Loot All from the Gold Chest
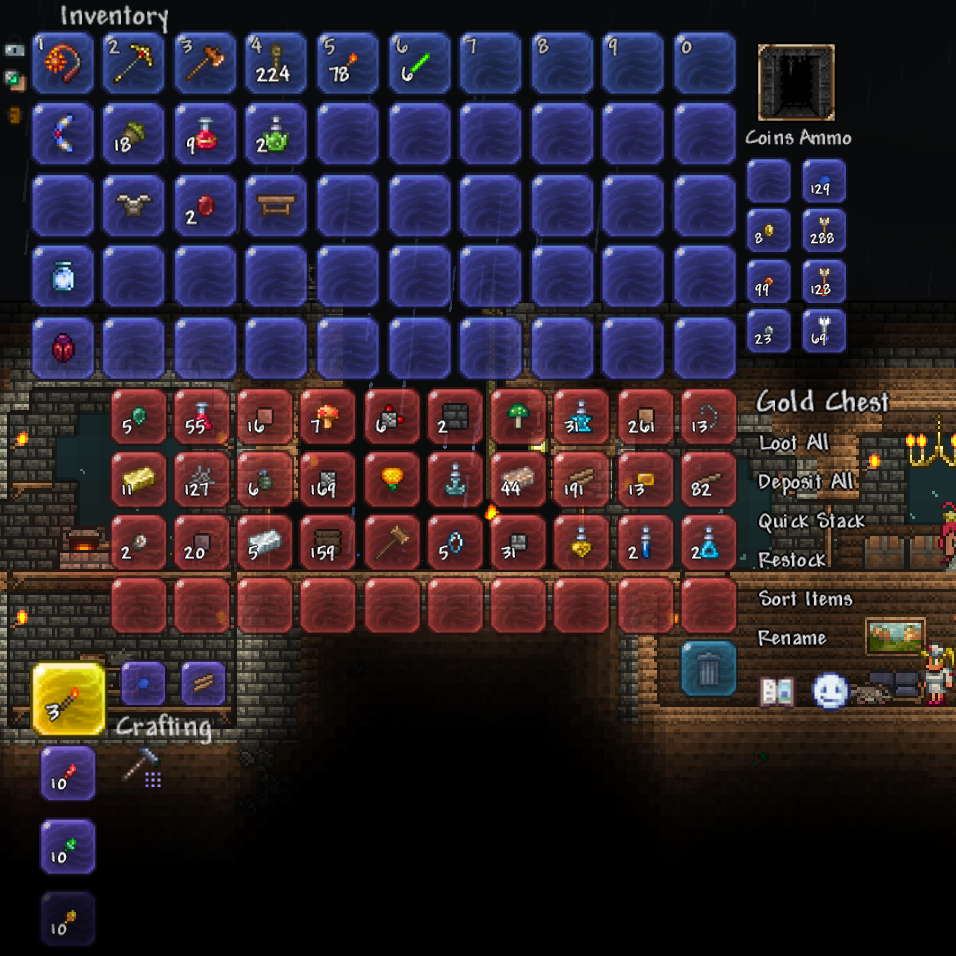956x956 pixels. [793, 442]
